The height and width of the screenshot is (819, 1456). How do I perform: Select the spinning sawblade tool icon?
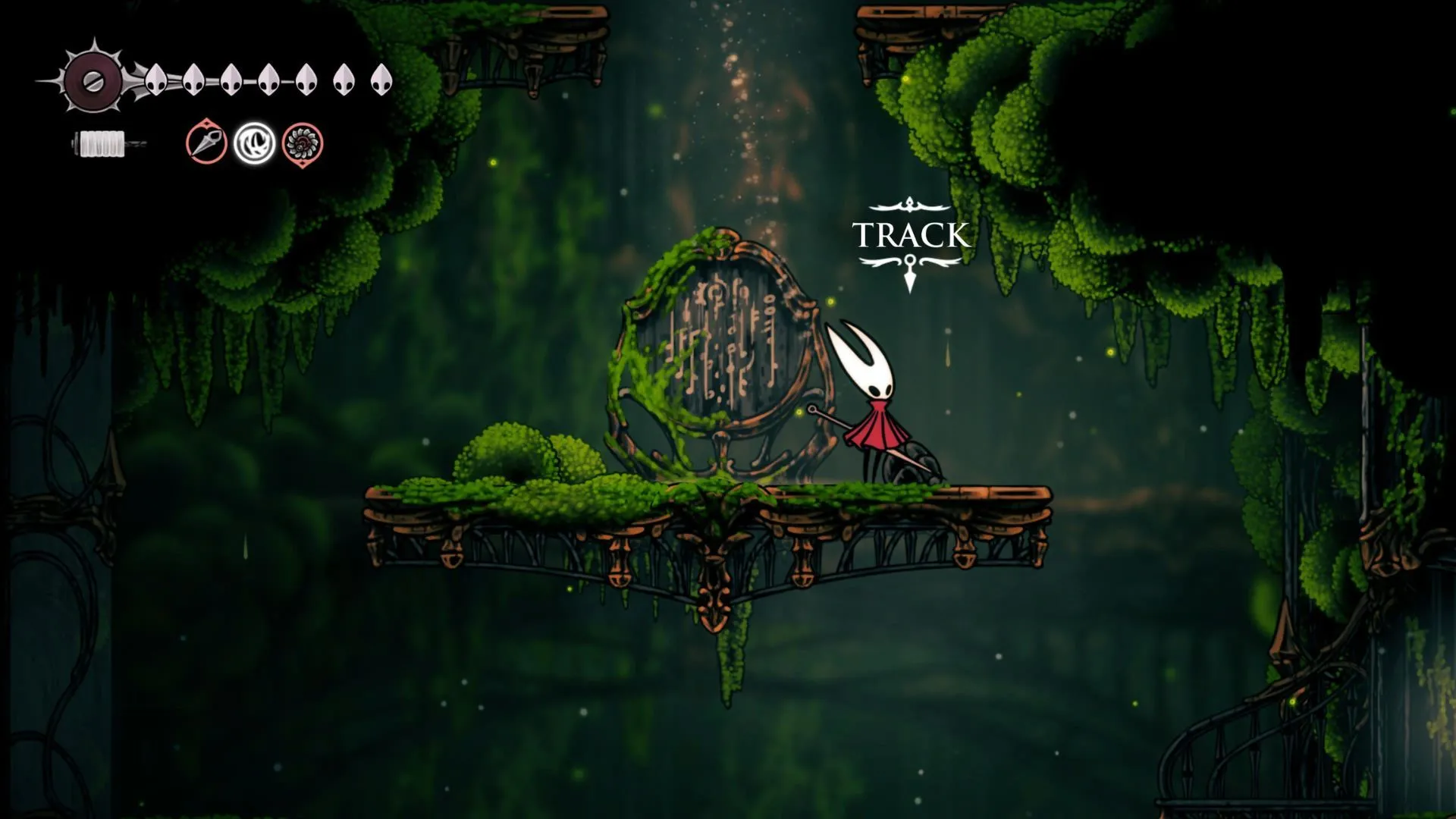coord(303,143)
